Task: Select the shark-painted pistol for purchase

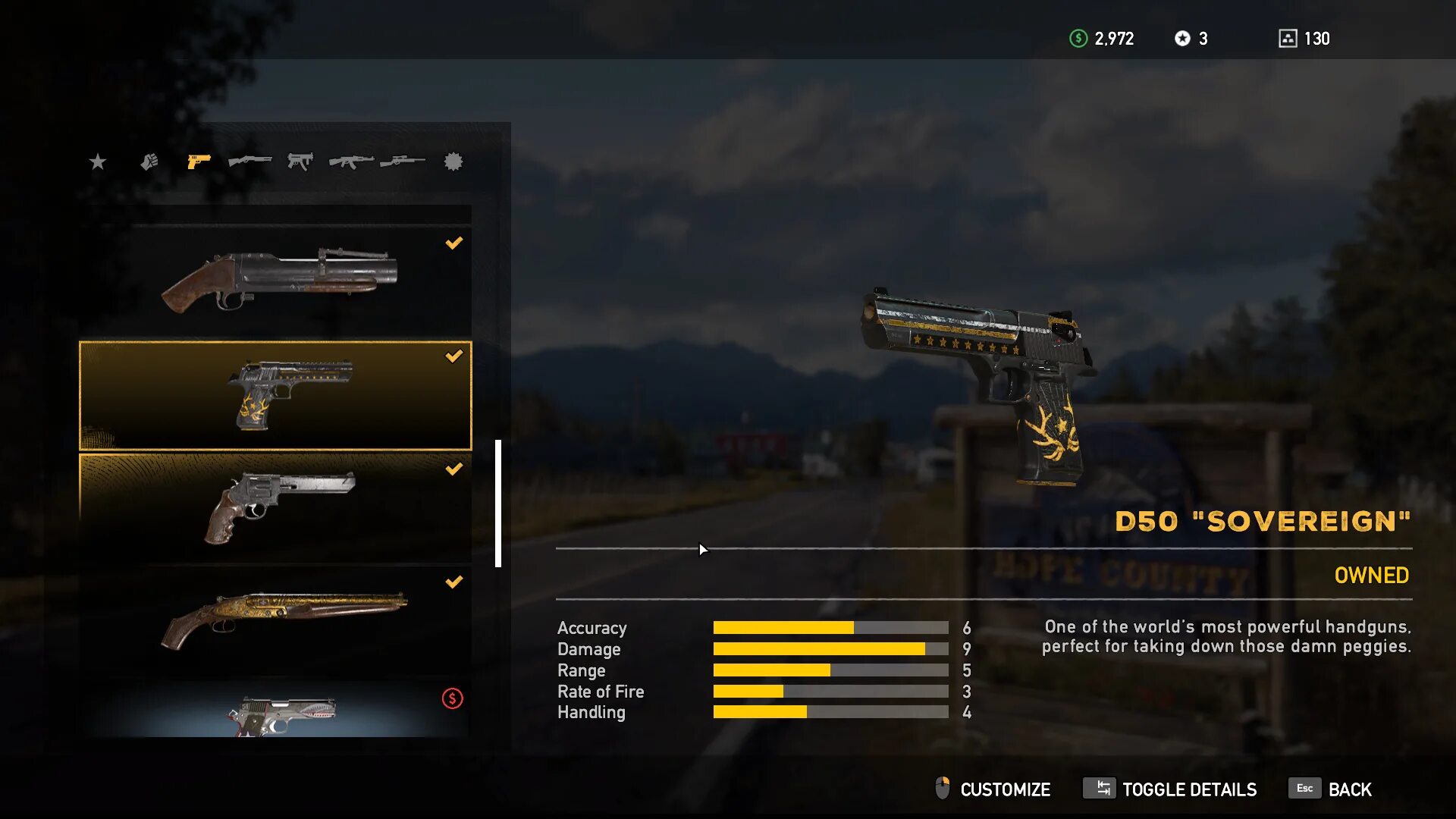Action: (275, 711)
